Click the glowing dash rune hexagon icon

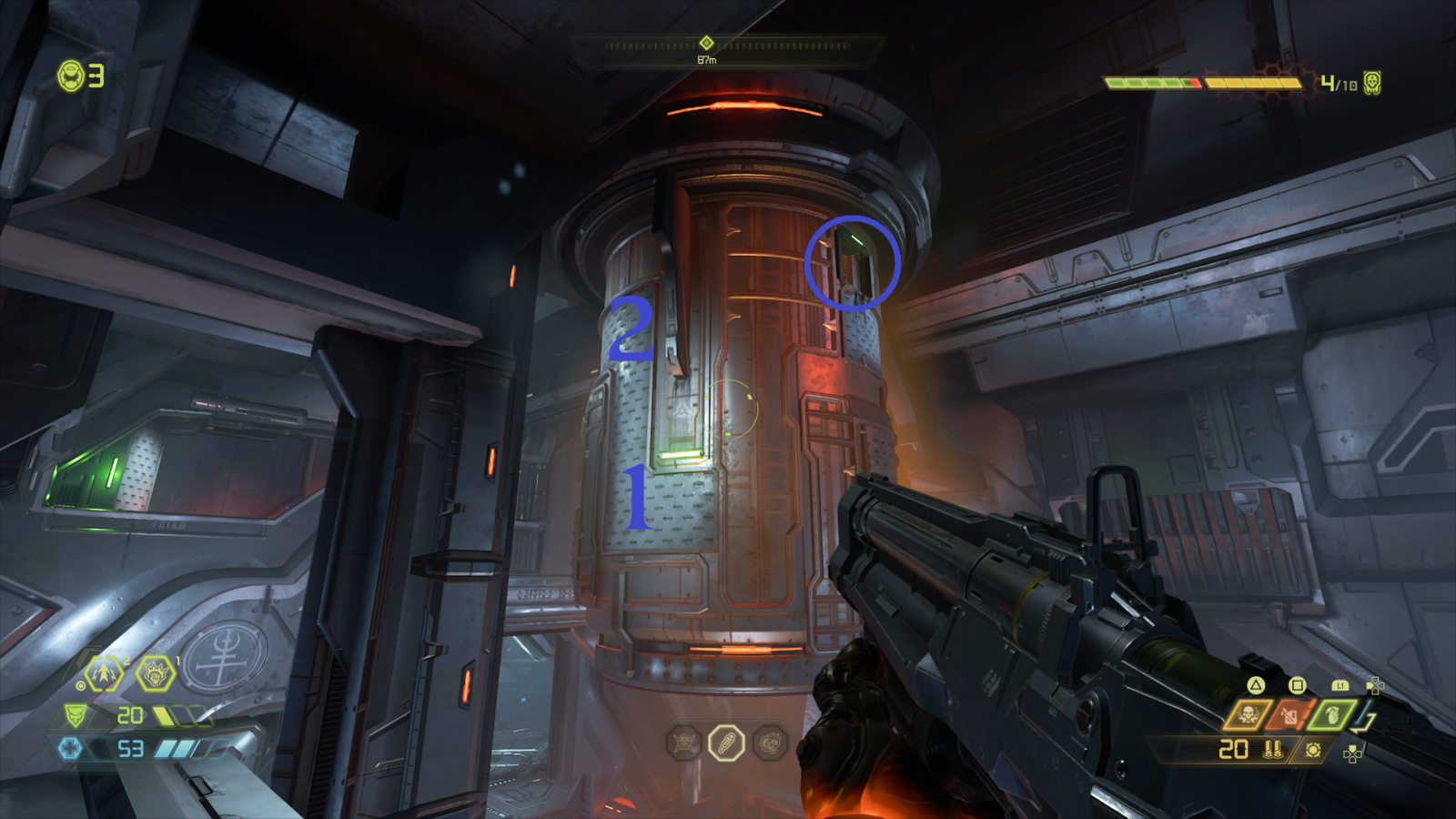[103, 673]
